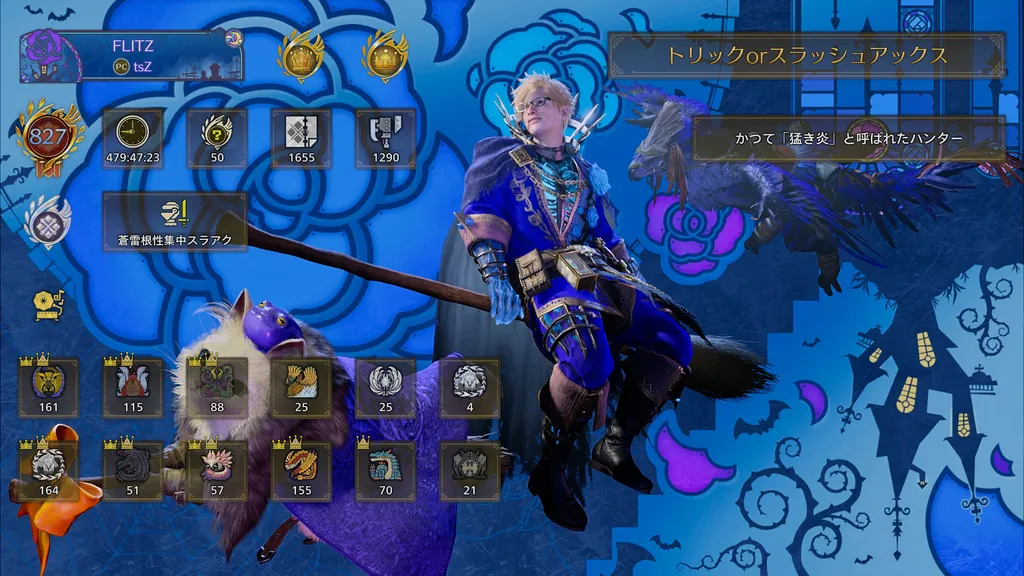Select the monster tile with 115 hunts

[133, 387]
